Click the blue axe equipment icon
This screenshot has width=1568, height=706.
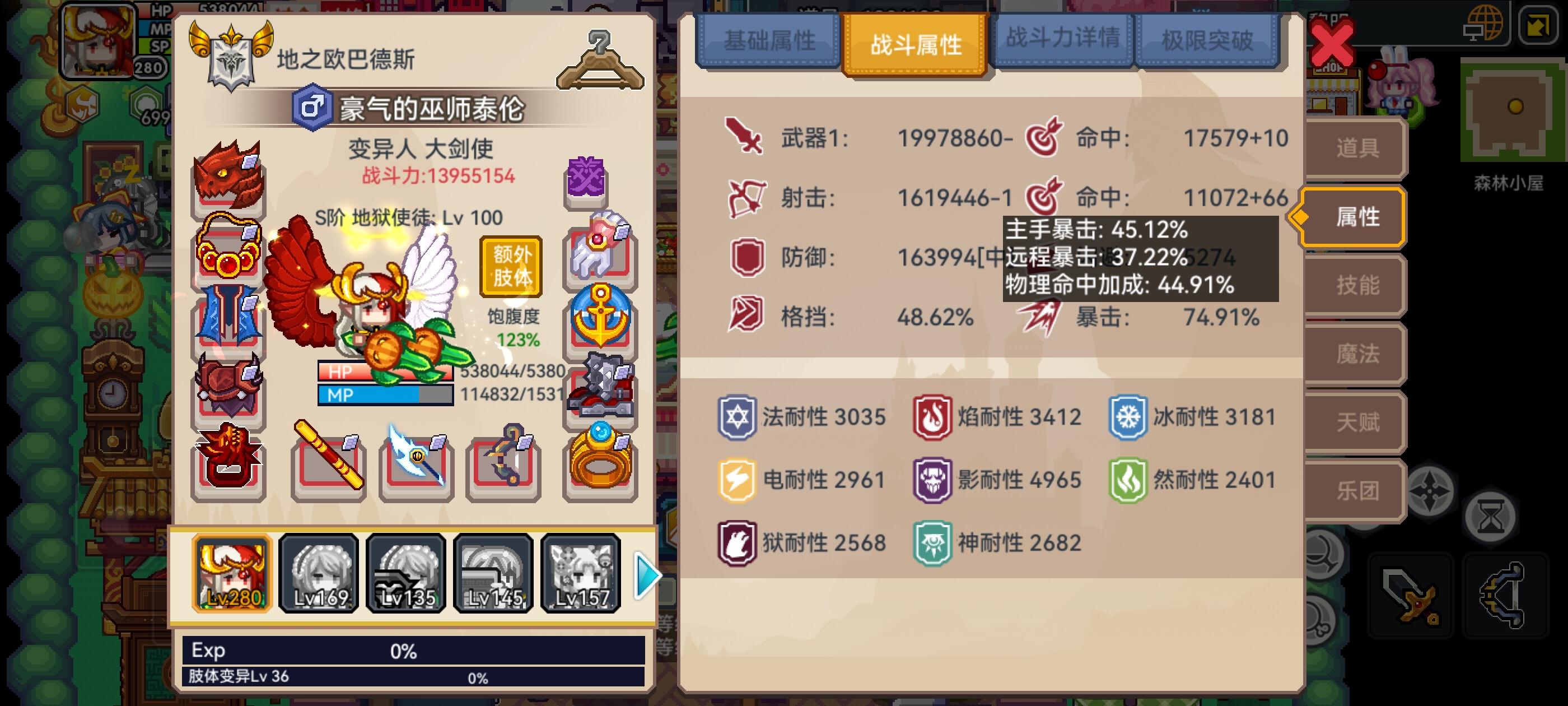click(x=414, y=463)
